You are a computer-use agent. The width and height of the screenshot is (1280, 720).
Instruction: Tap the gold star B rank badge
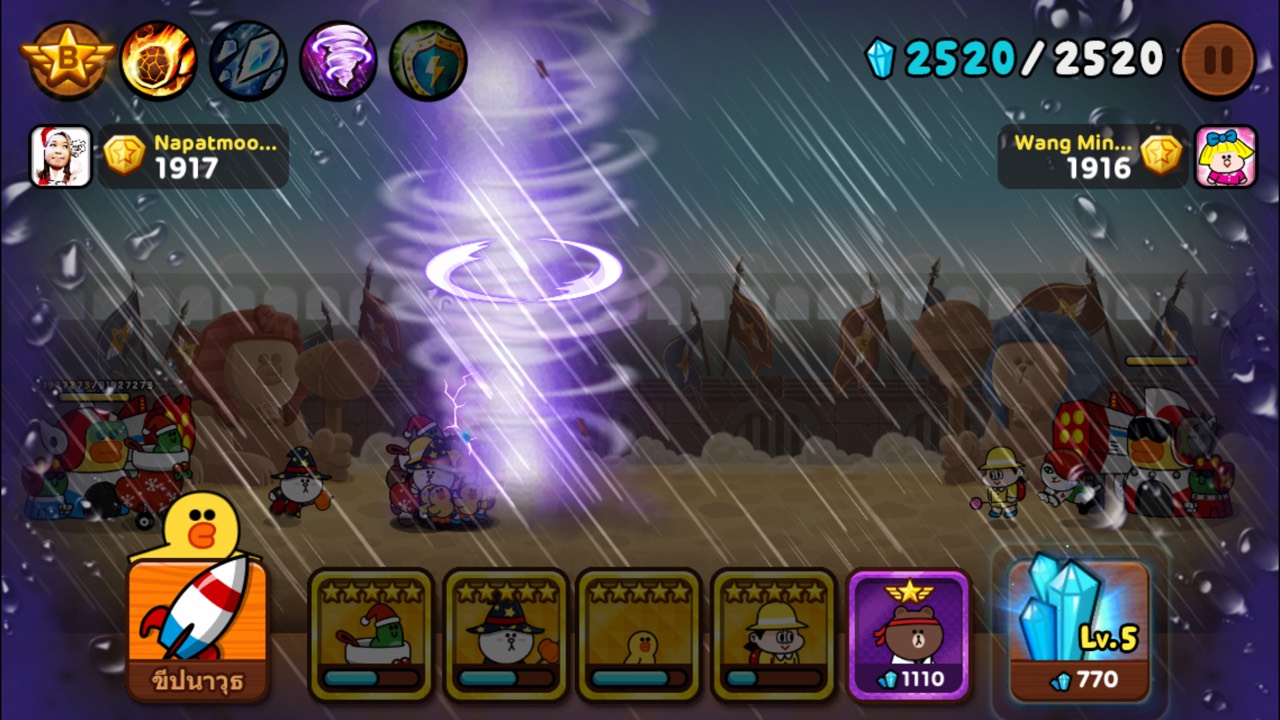click(x=68, y=59)
